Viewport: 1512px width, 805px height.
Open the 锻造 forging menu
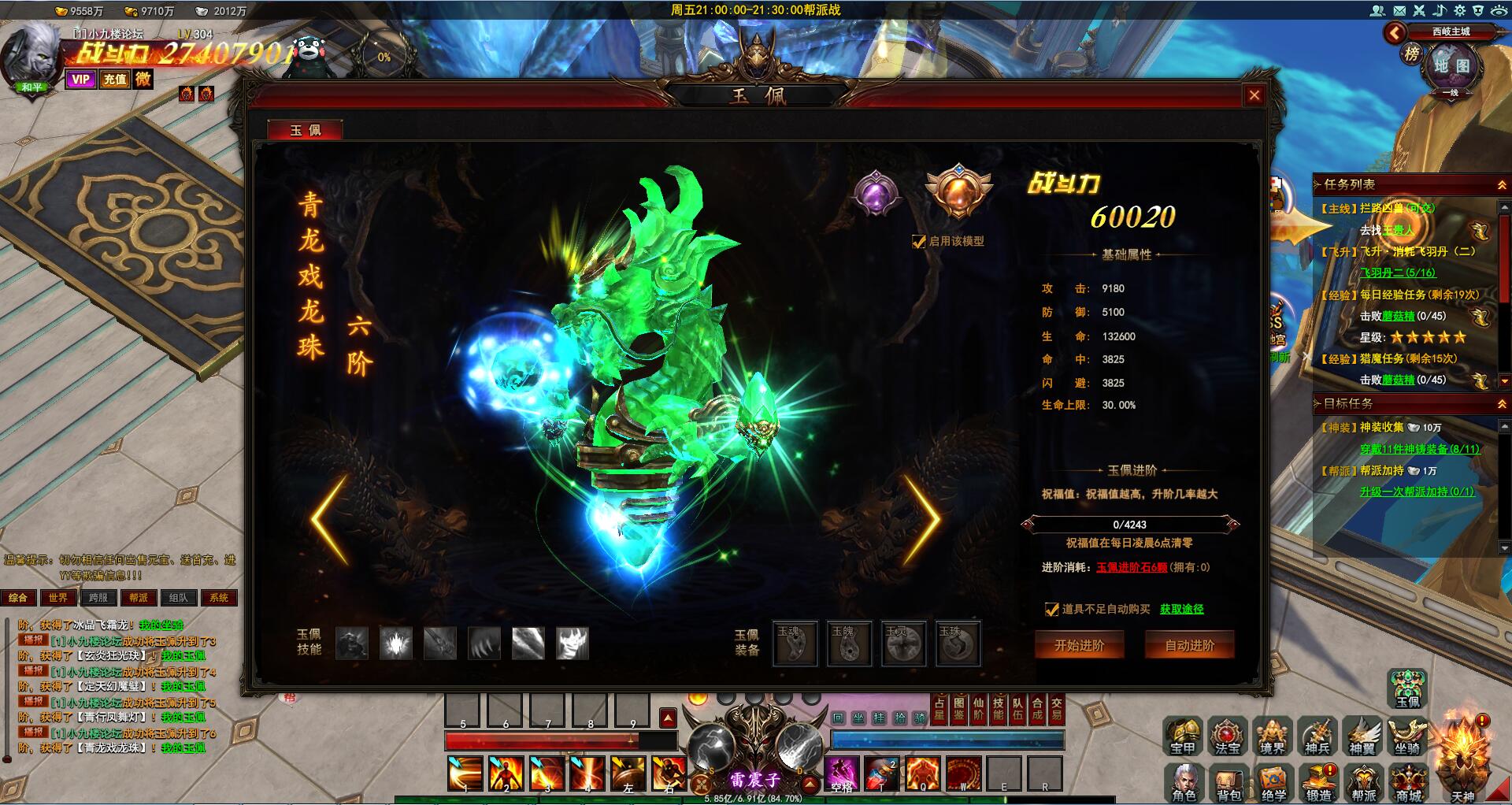tap(1318, 783)
